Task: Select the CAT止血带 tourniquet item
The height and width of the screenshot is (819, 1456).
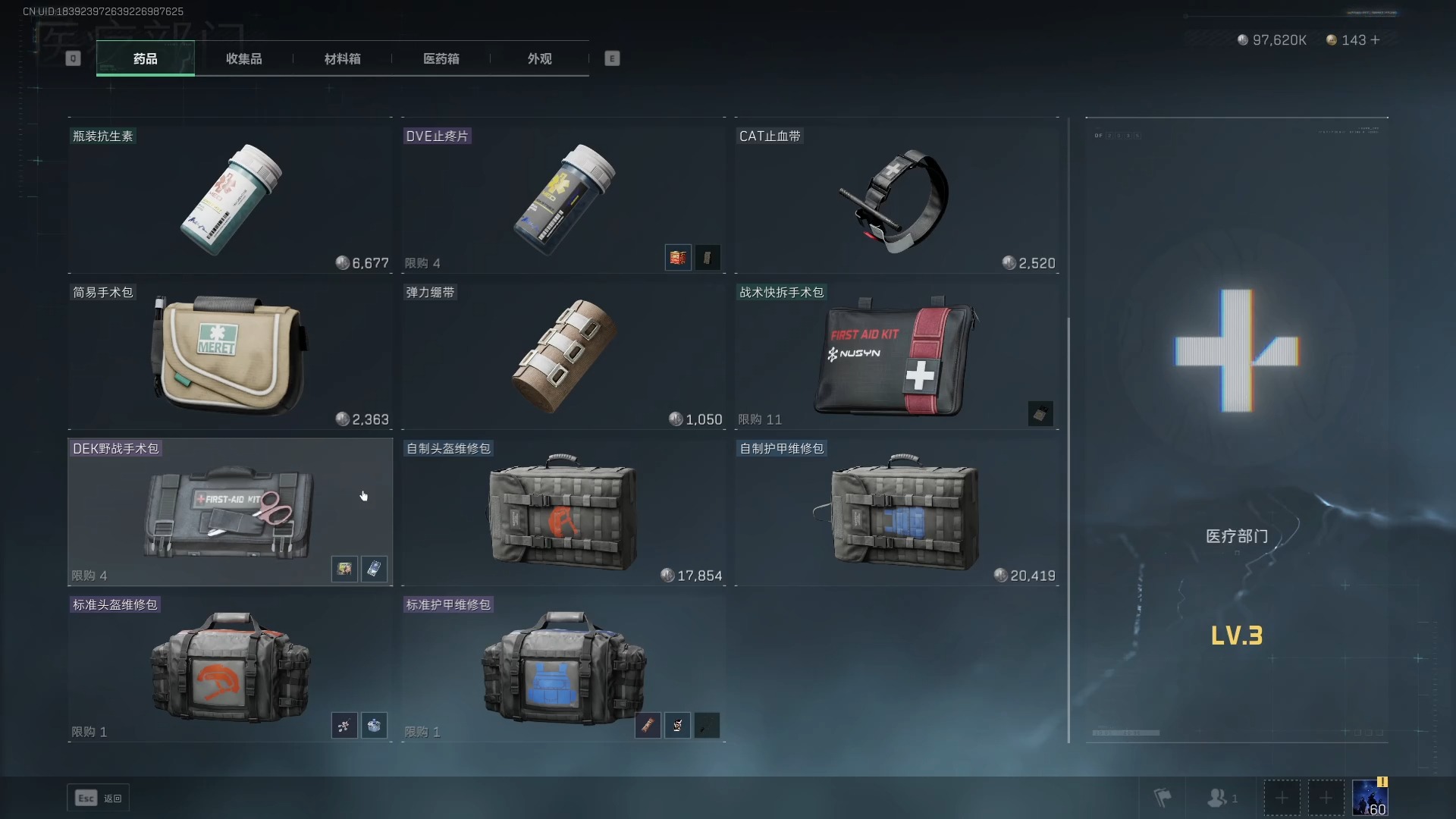Action: tap(896, 196)
